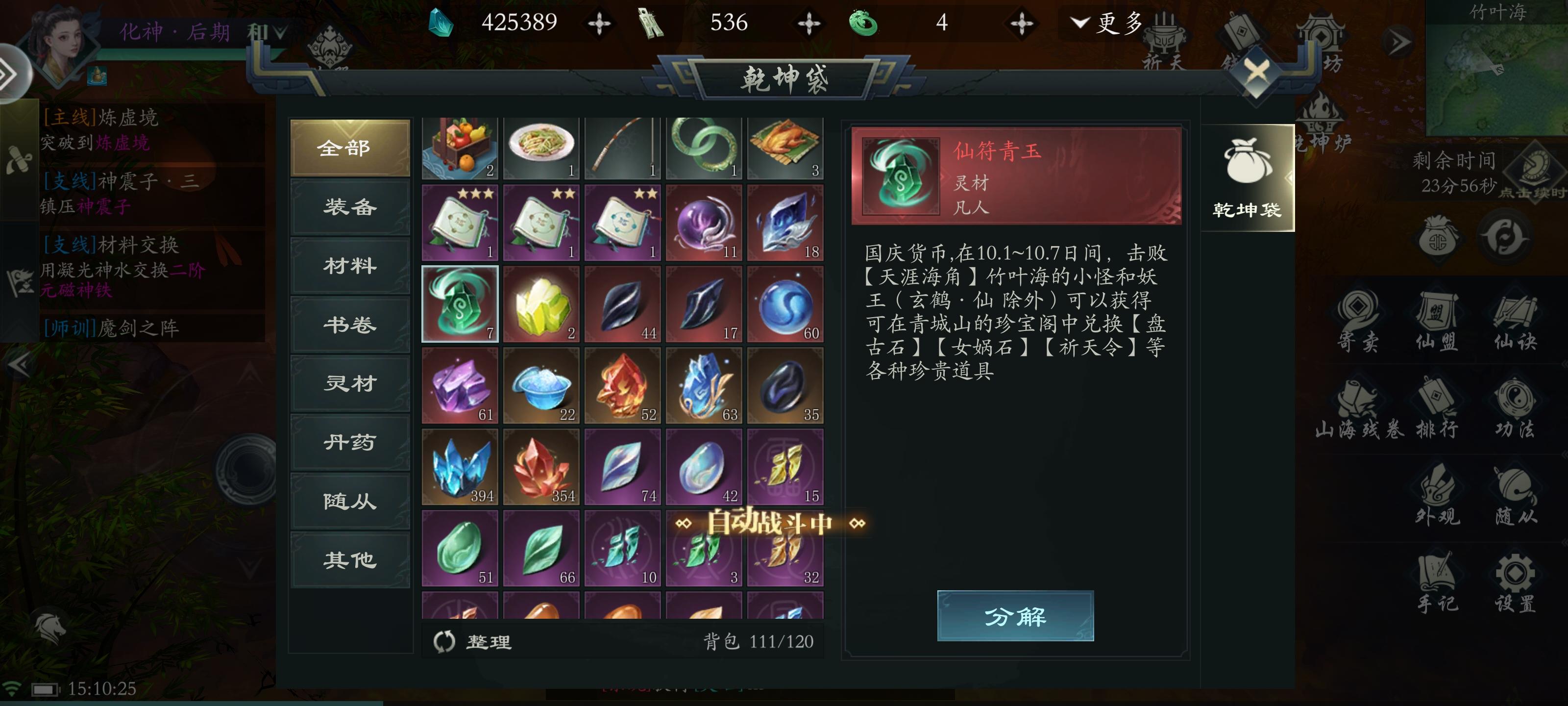Switch to the 灵材 category tab
The height and width of the screenshot is (706, 1568).
click(x=349, y=383)
